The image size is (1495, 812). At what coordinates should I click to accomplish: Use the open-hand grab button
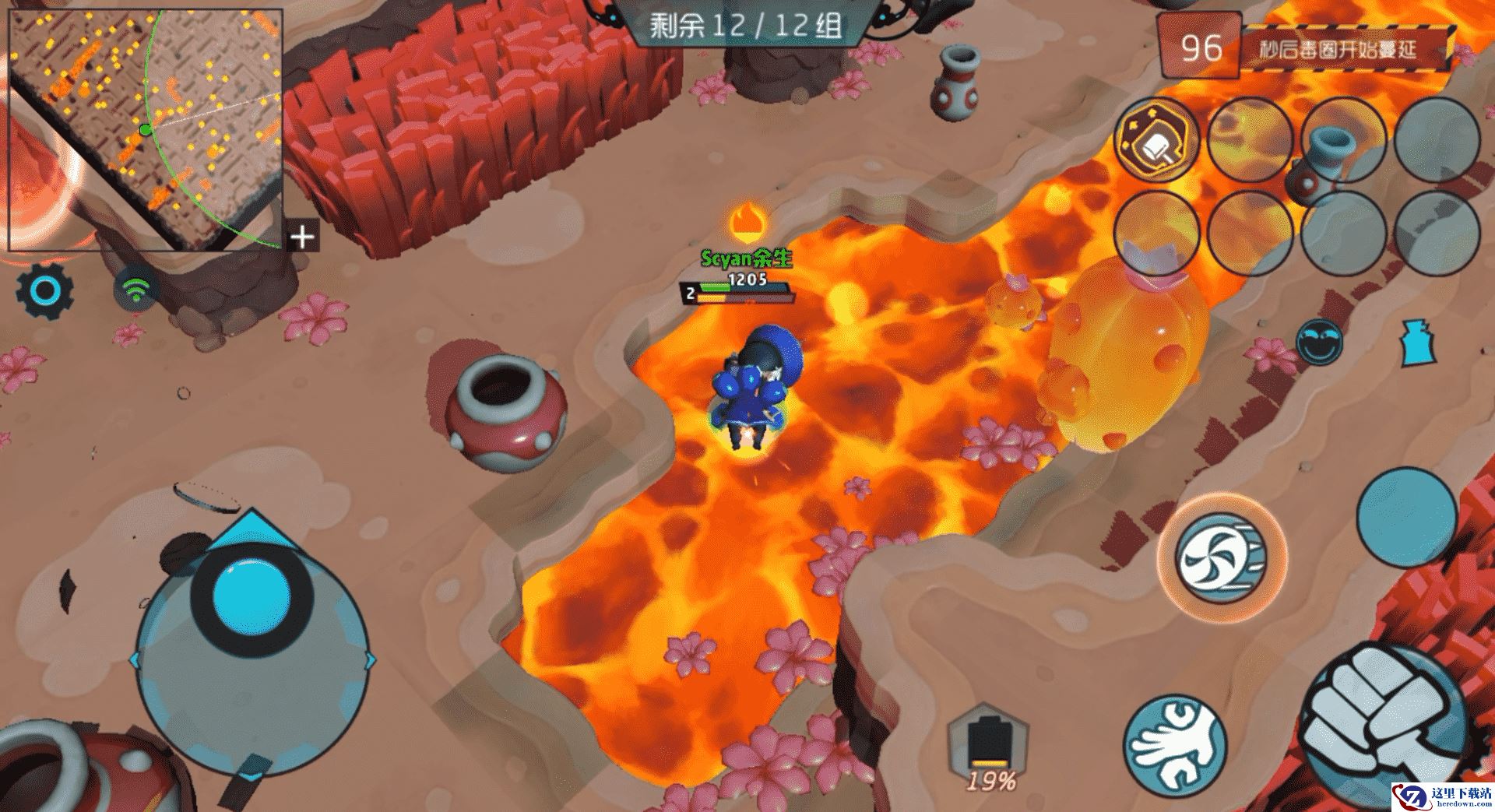(x=1175, y=739)
